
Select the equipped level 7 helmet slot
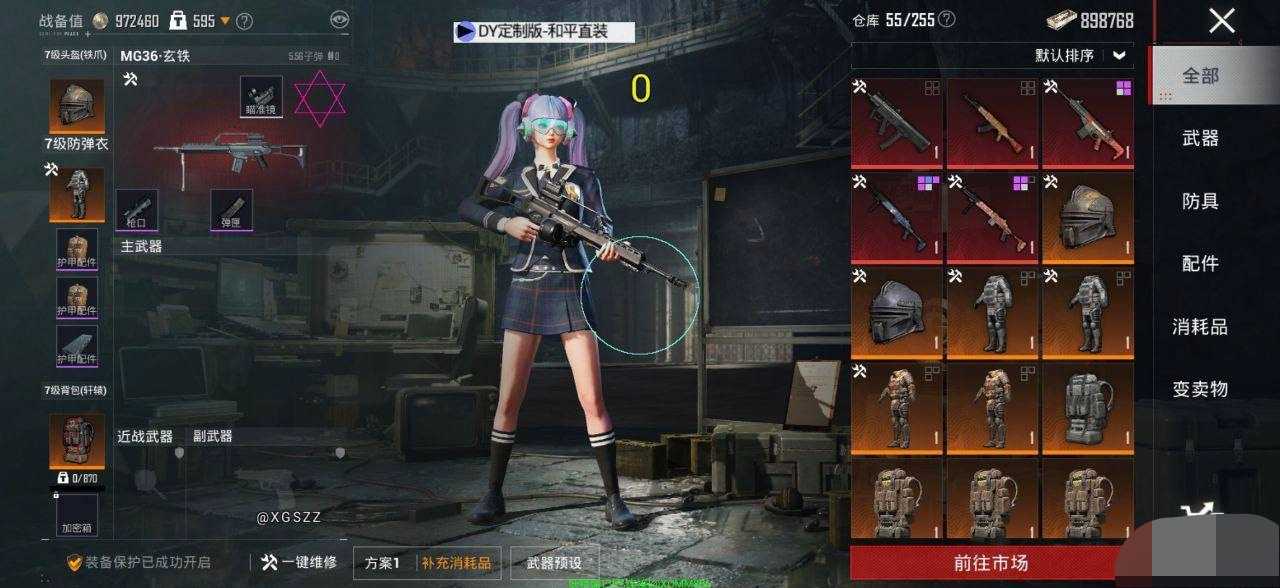[77, 104]
